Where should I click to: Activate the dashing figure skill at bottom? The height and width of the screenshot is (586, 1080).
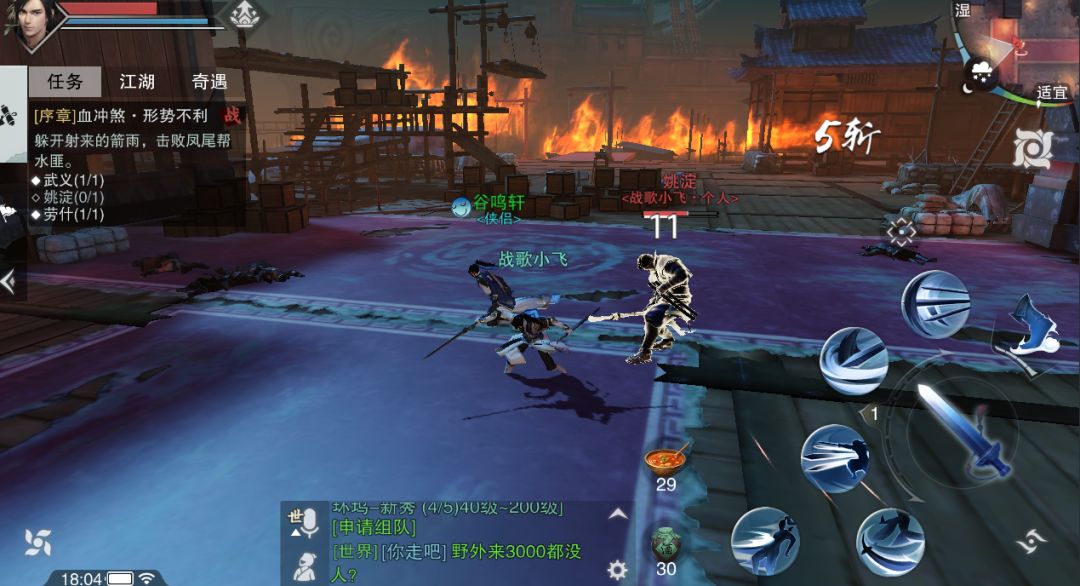pyautogui.click(x=764, y=541)
